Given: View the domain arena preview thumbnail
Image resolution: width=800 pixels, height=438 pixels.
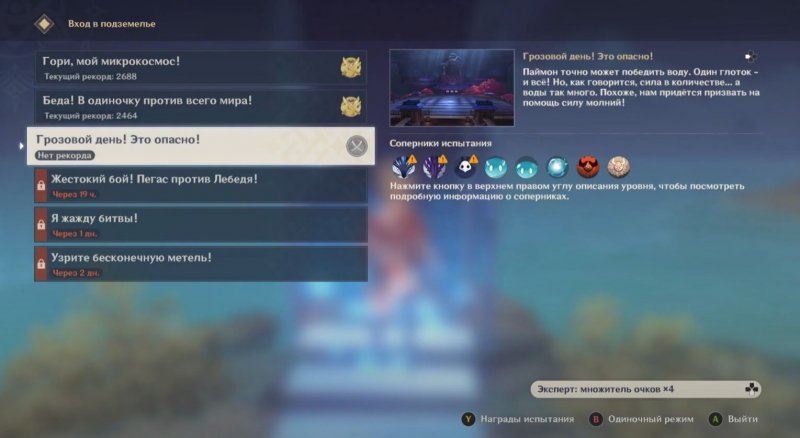Looking at the screenshot, I should point(451,88).
